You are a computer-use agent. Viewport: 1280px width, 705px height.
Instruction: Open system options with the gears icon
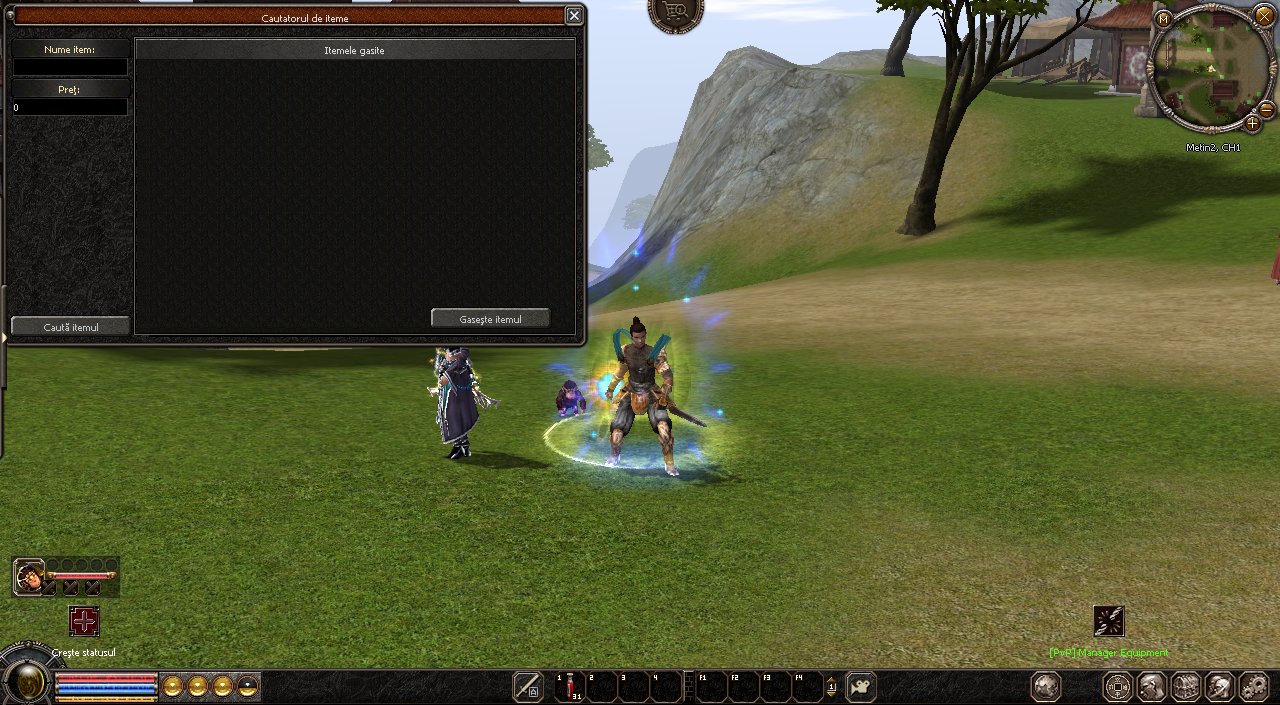pyautogui.click(x=1253, y=686)
